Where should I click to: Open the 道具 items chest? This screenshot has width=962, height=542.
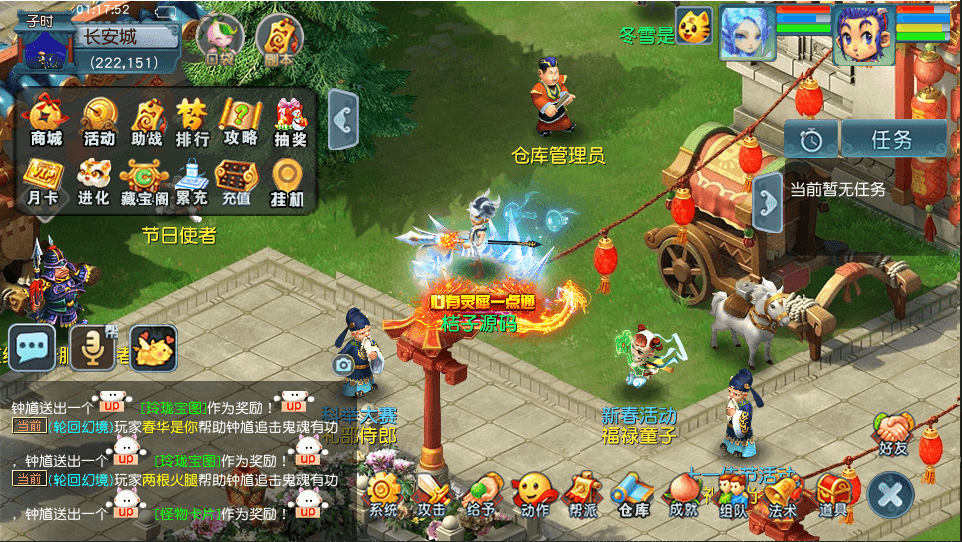pos(832,495)
